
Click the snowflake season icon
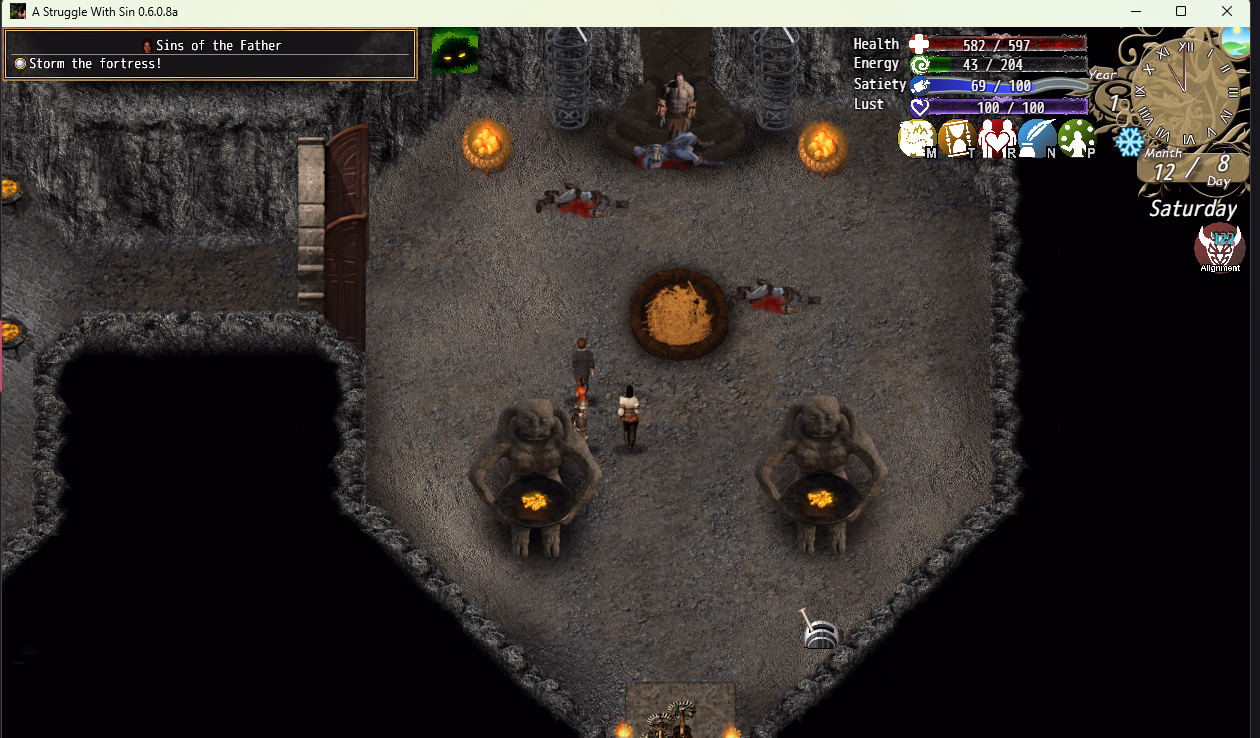1129,142
